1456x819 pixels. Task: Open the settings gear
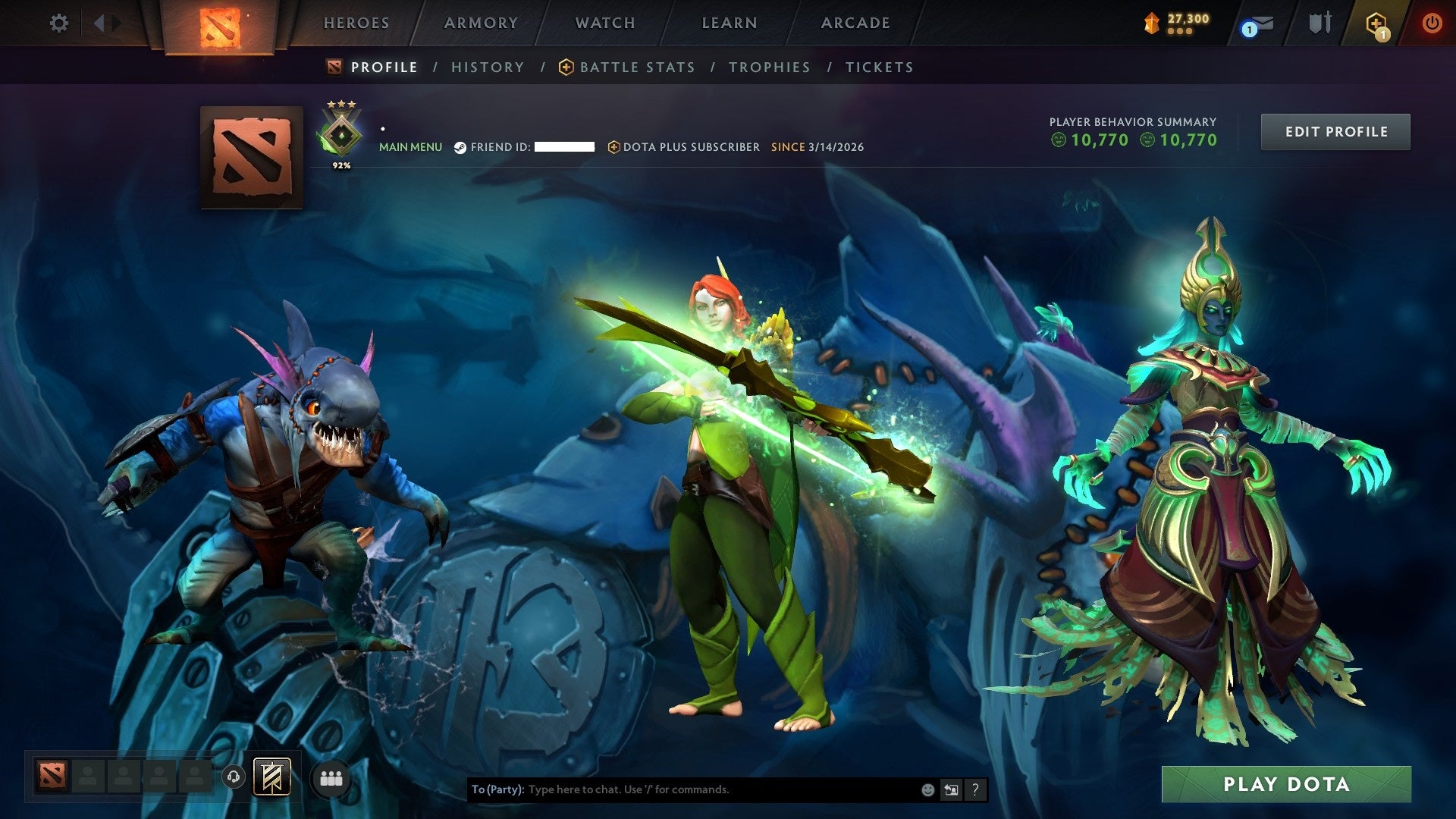point(59,24)
